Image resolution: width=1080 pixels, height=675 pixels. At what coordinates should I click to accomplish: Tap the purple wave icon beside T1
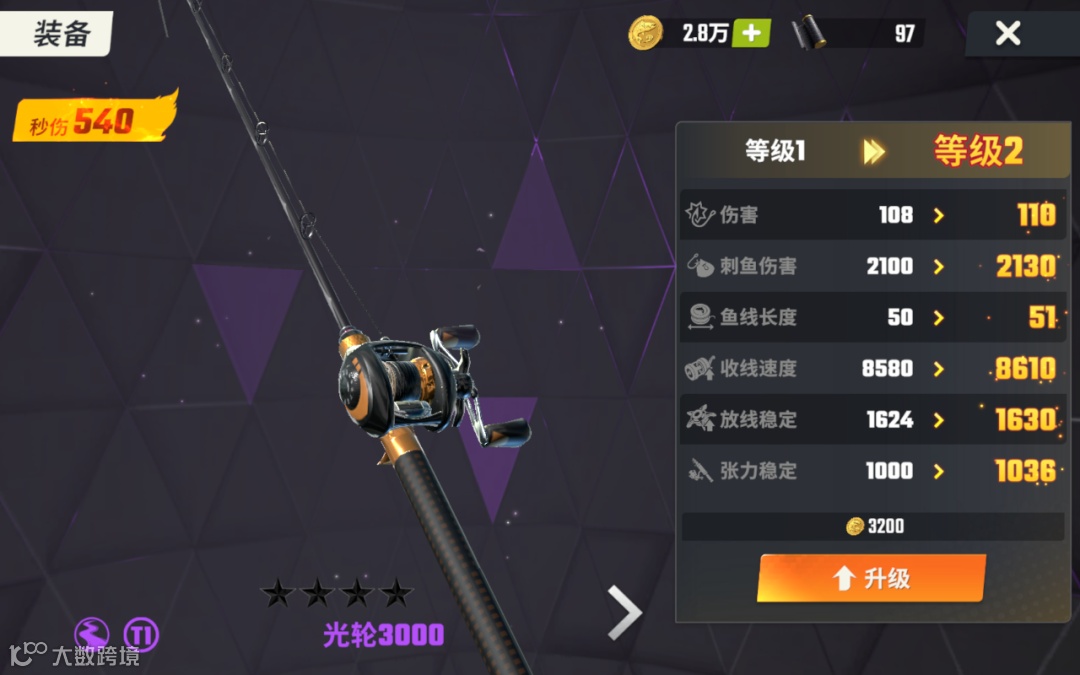pos(92,633)
